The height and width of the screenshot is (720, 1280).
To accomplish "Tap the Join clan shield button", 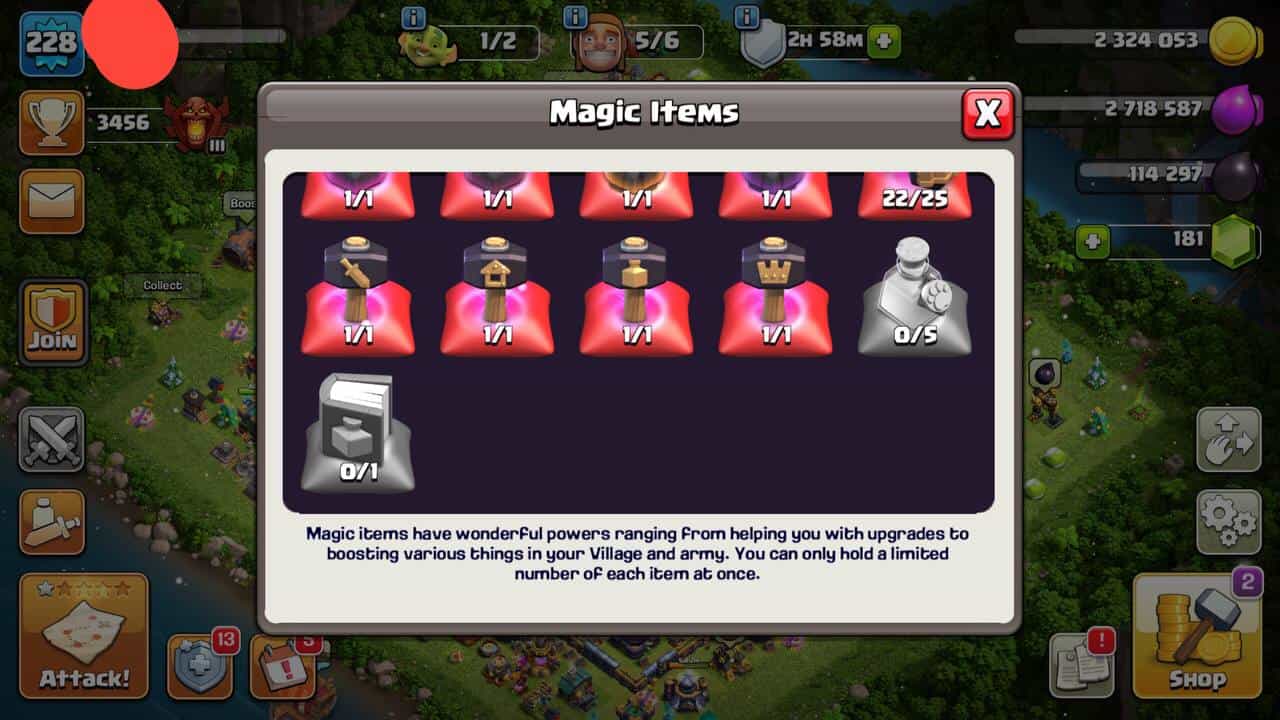I will click(53, 322).
